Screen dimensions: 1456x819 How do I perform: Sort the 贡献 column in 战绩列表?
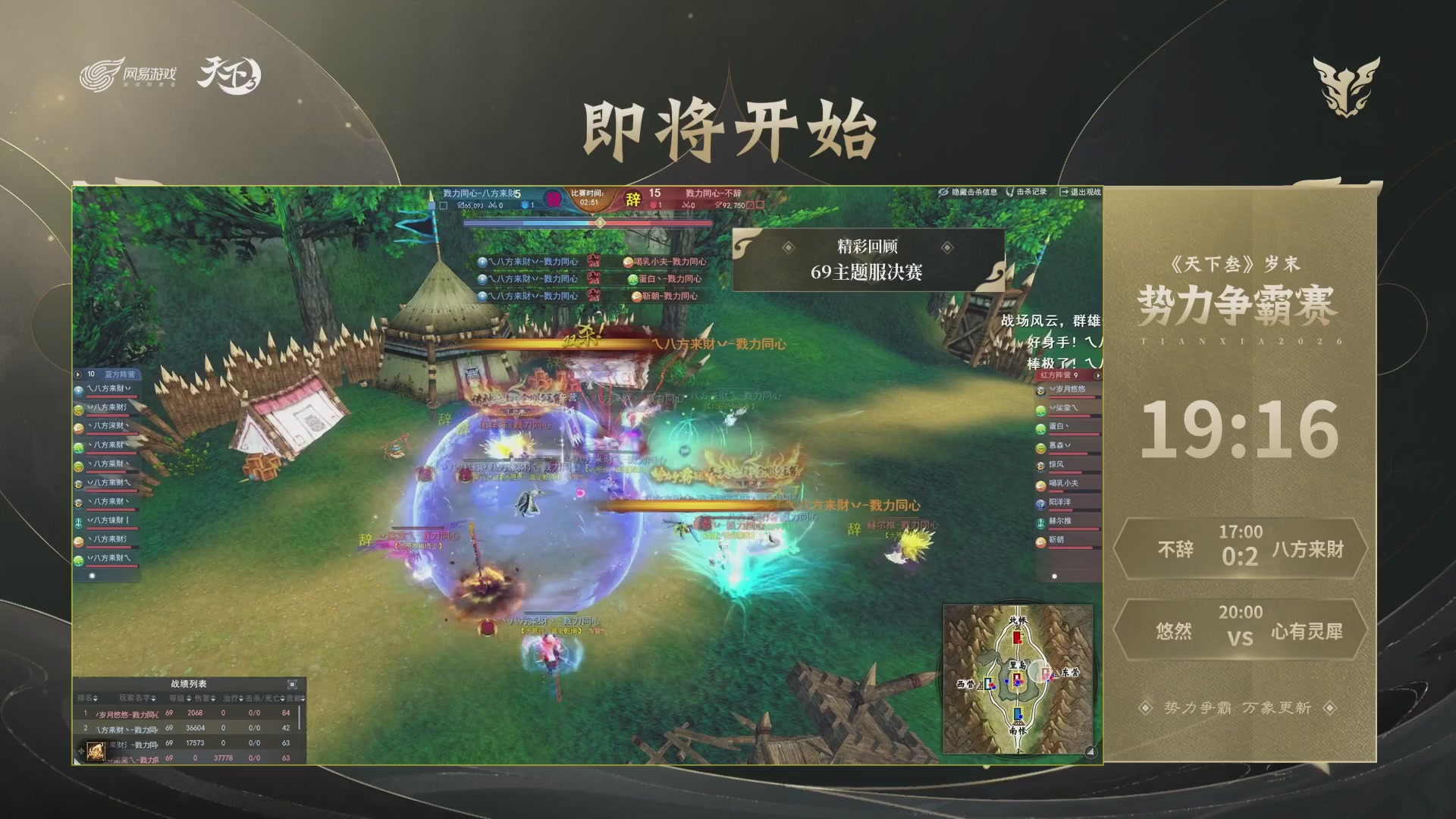303,698
